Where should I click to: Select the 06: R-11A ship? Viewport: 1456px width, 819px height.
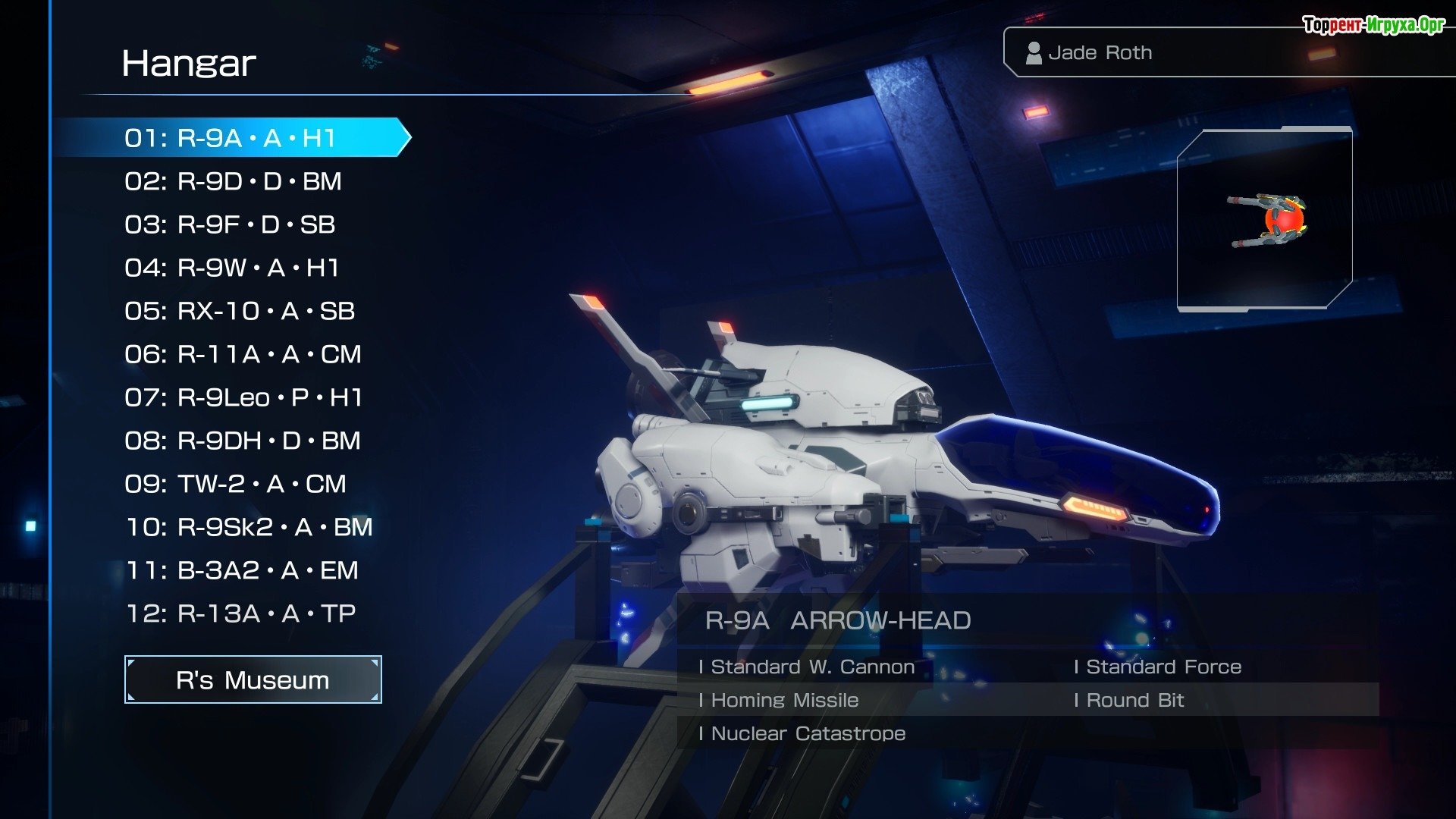pyautogui.click(x=243, y=354)
